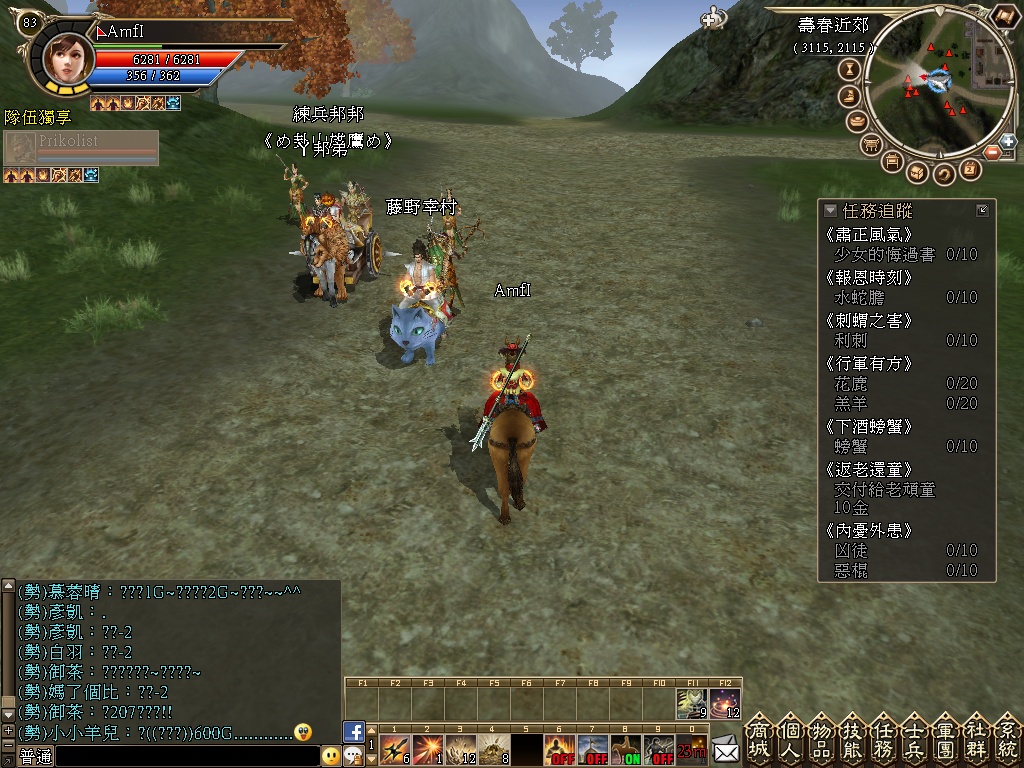Open the 個人 character menu

(x=790, y=738)
